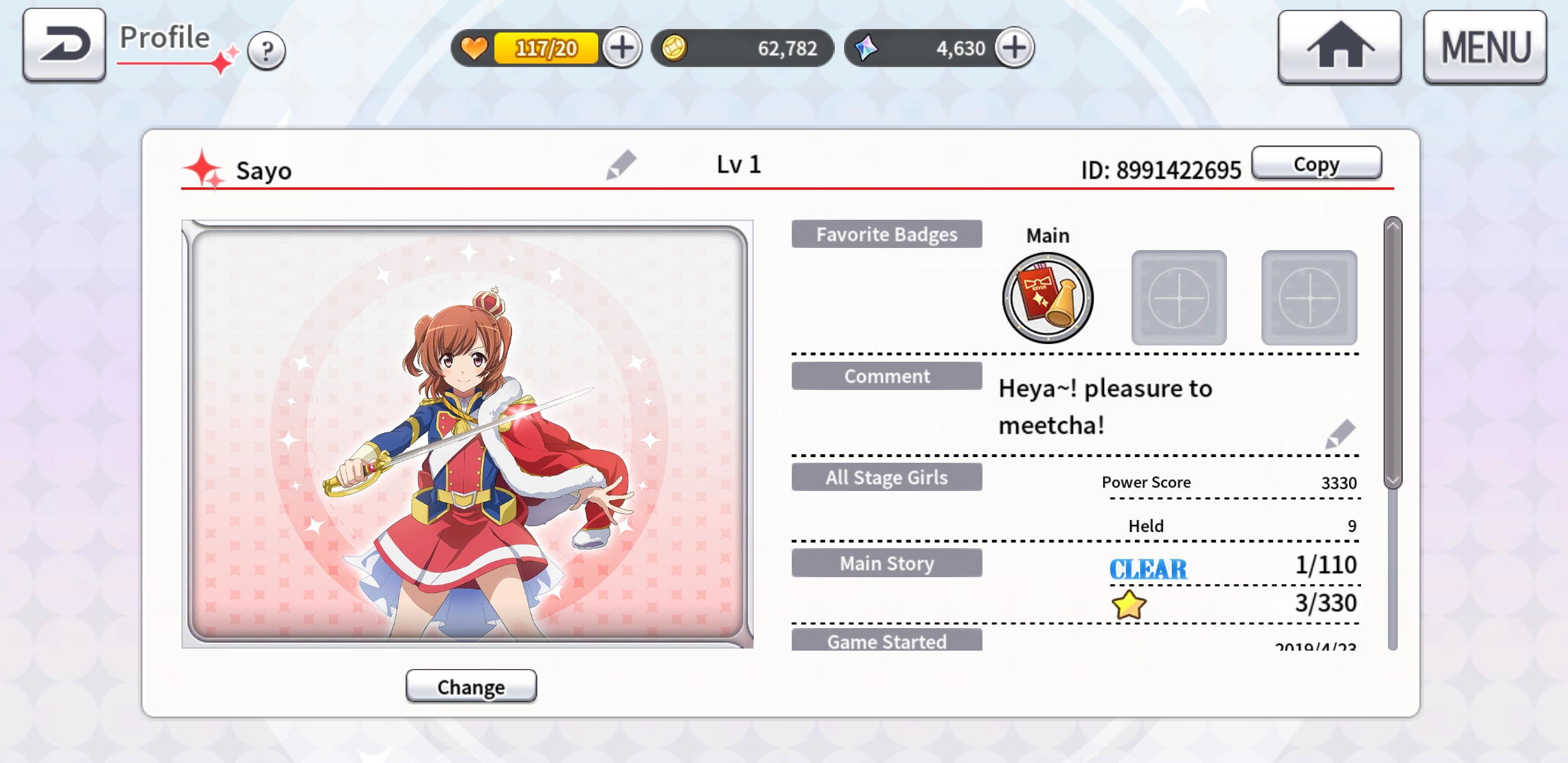Buy more gems with the plus button
This screenshot has width=1568, height=763.
coord(1014,48)
